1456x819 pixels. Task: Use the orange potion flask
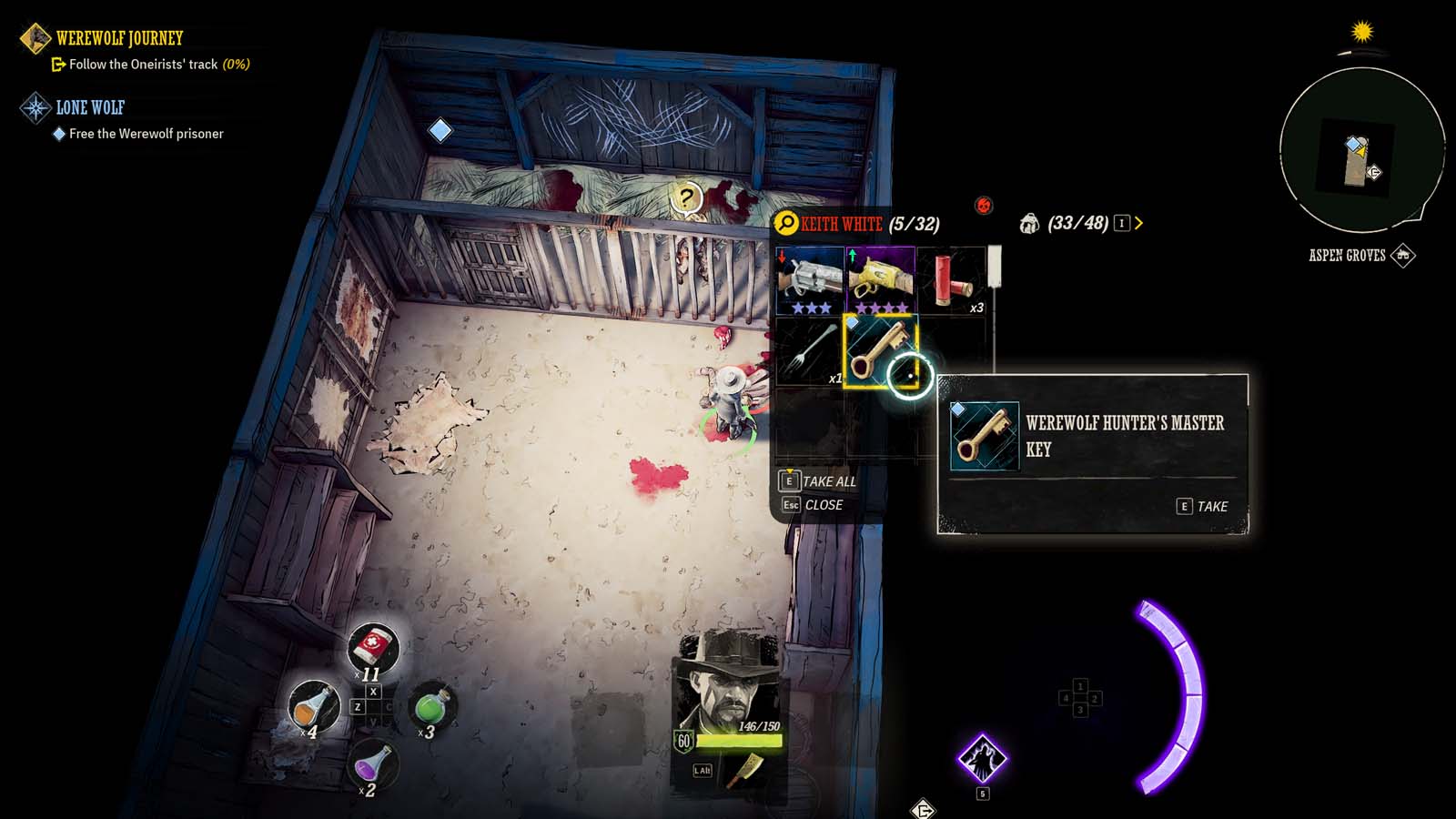click(x=313, y=706)
